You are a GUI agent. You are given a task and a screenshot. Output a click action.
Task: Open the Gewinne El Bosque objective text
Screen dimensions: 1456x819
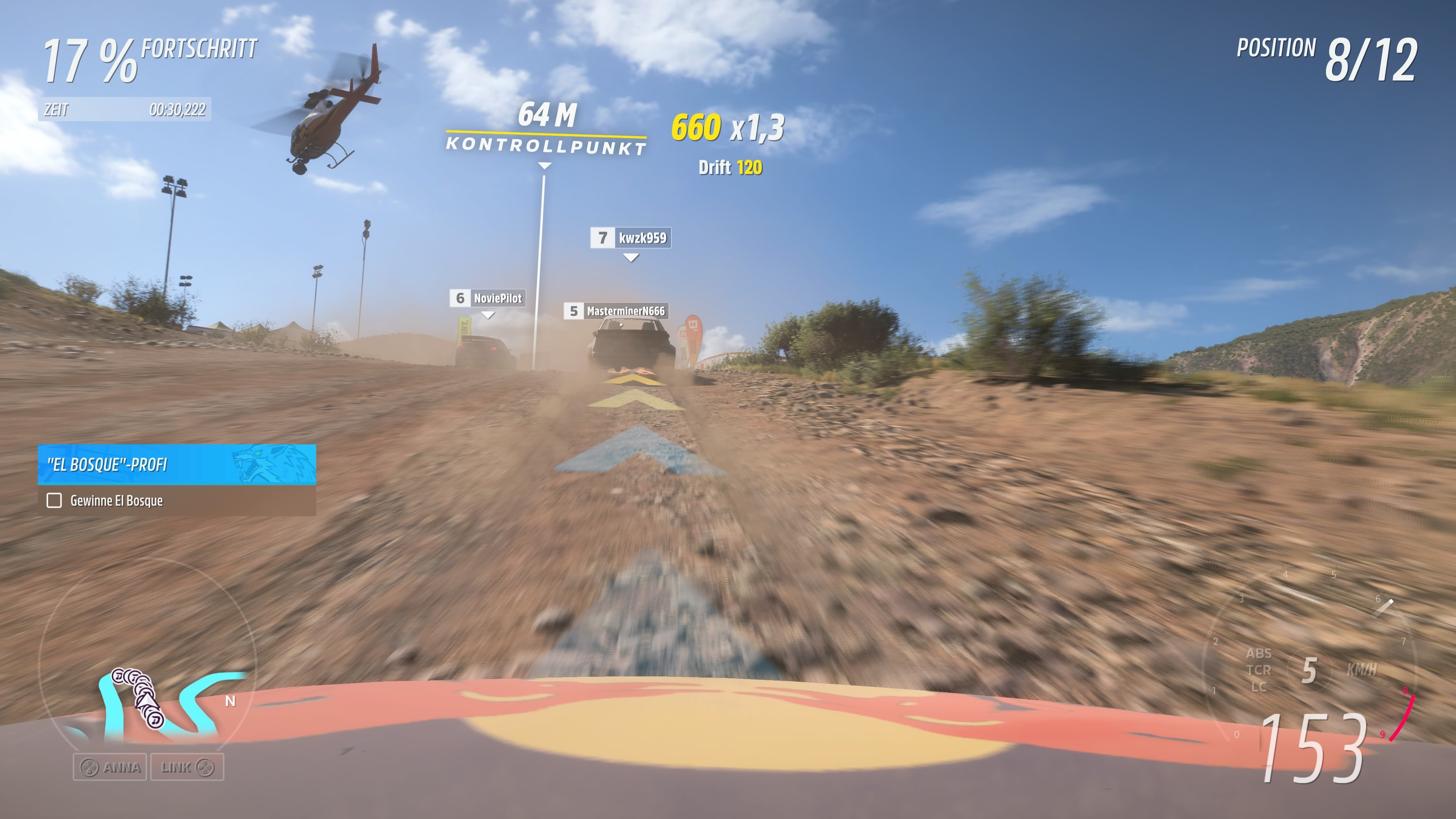click(x=116, y=501)
